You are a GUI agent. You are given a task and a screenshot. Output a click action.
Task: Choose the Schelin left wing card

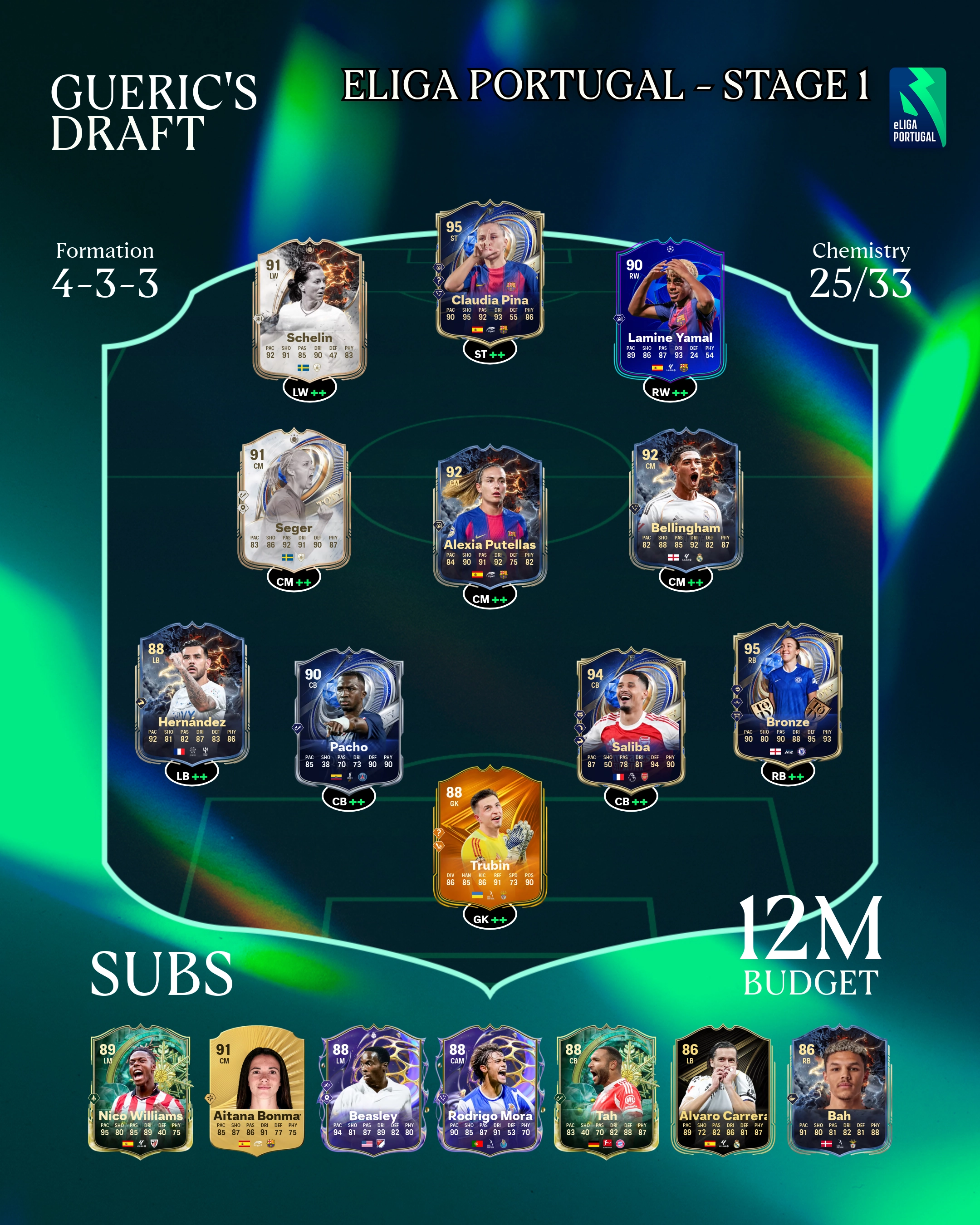point(309,311)
